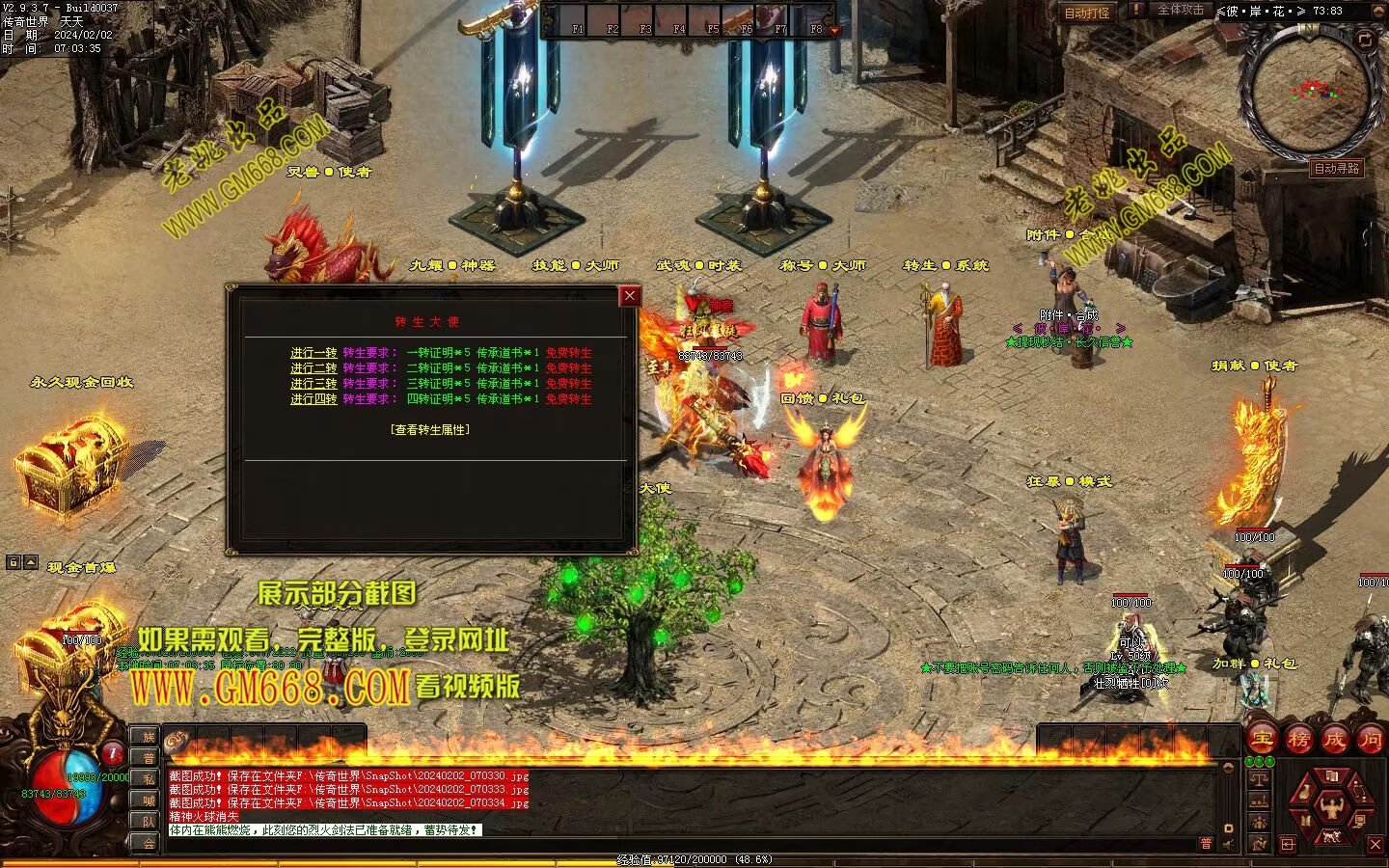
Task: Click the 全体攻击 attack mode button
Action: [x=1180, y=11]
